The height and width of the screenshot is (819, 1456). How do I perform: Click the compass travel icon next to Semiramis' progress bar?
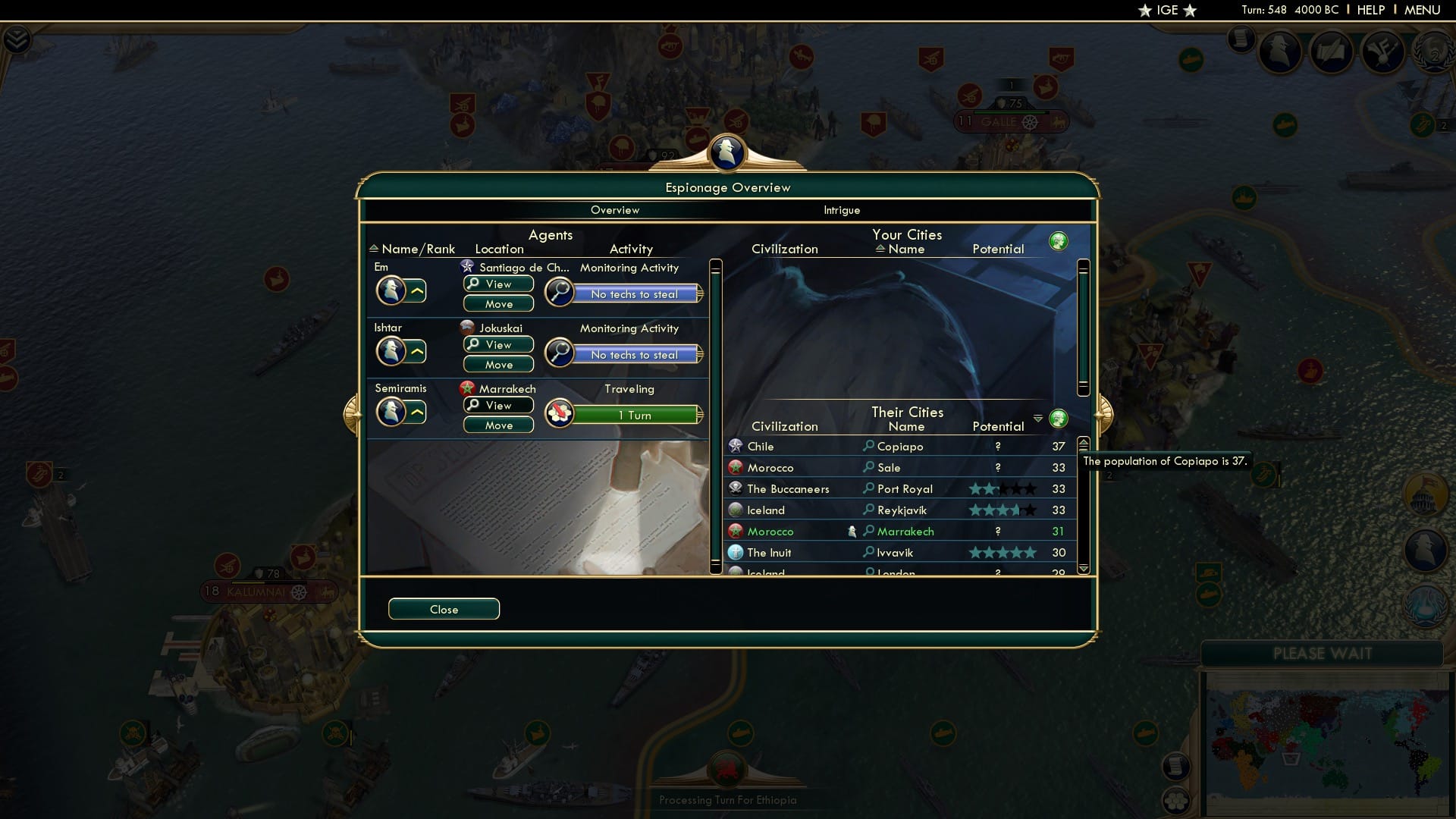click(560, 414)
